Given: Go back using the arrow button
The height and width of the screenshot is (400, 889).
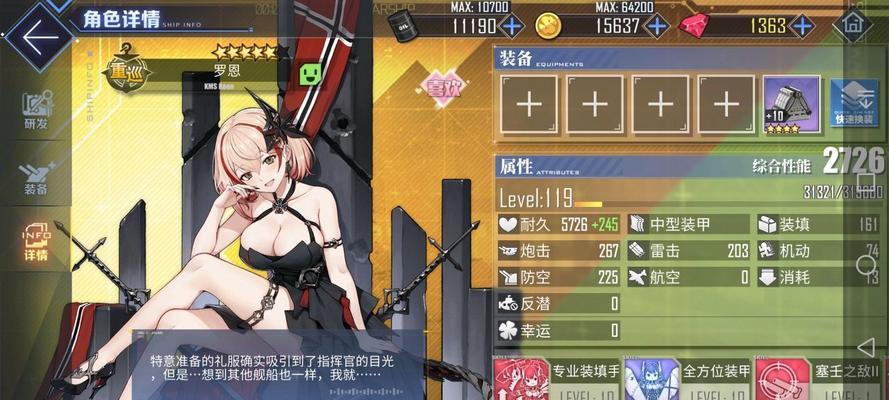Looking at the screenshot, I should 38,37.
